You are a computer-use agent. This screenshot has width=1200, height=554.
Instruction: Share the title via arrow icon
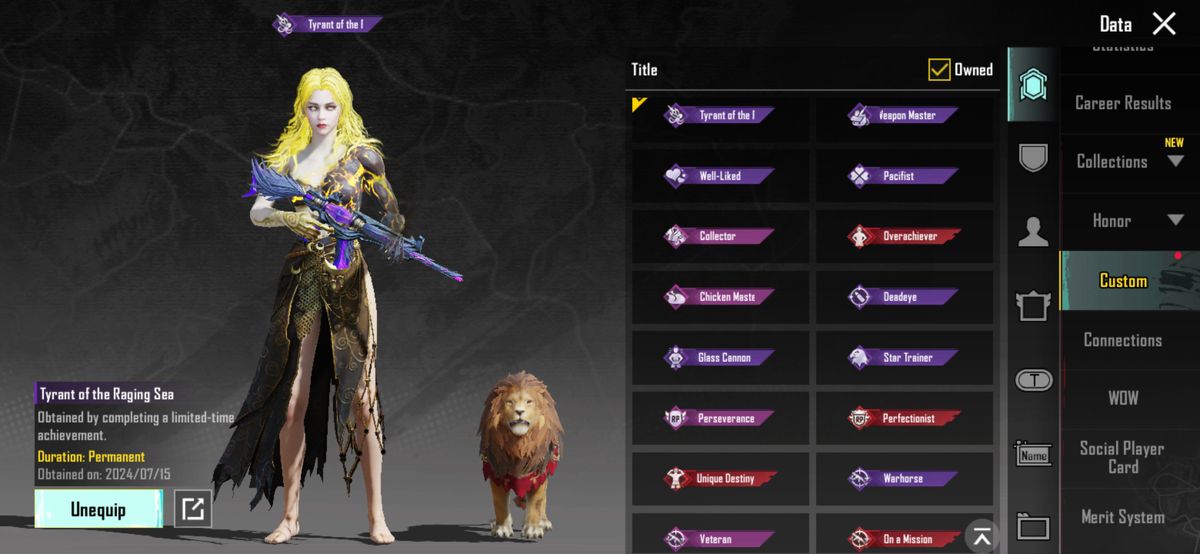click(192, 509)
